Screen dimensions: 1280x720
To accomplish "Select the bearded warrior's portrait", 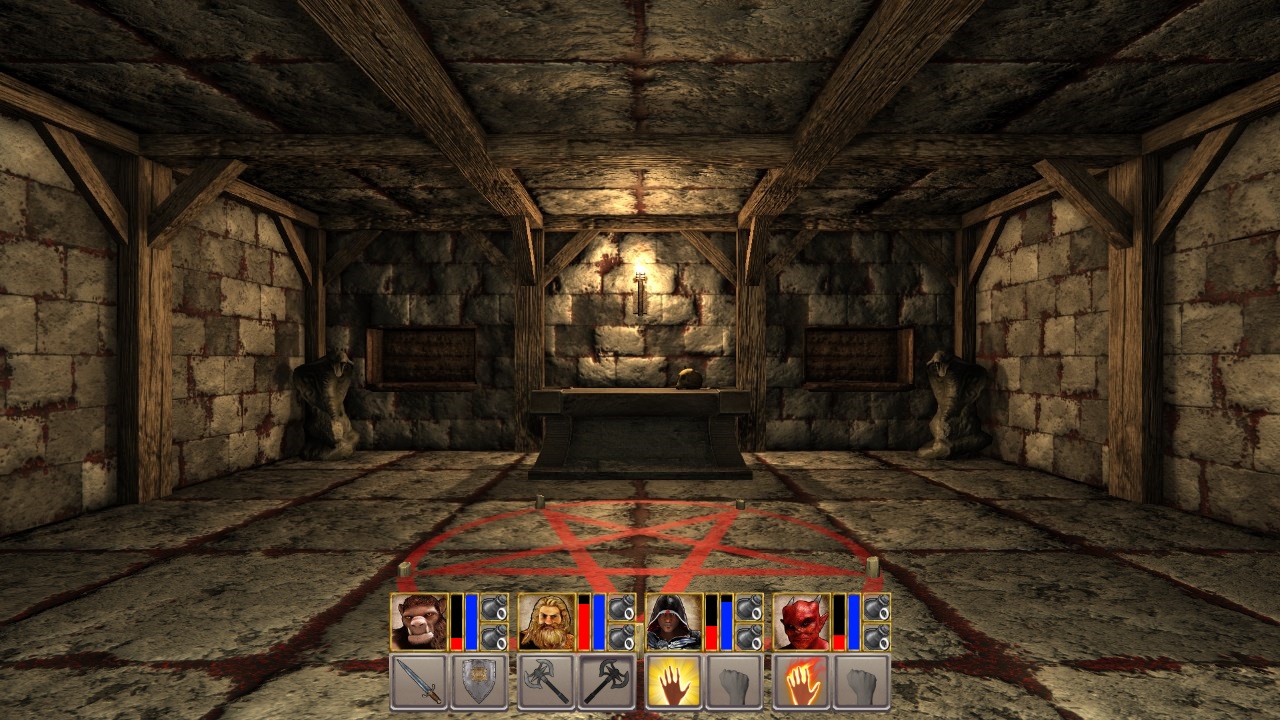I will point(546,620).
